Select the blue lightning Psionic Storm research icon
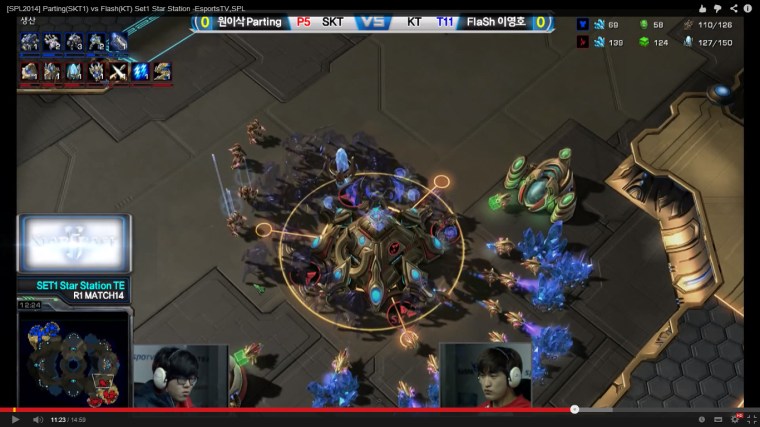This screenshot has width=760, height=427. (x=140, y=71)
